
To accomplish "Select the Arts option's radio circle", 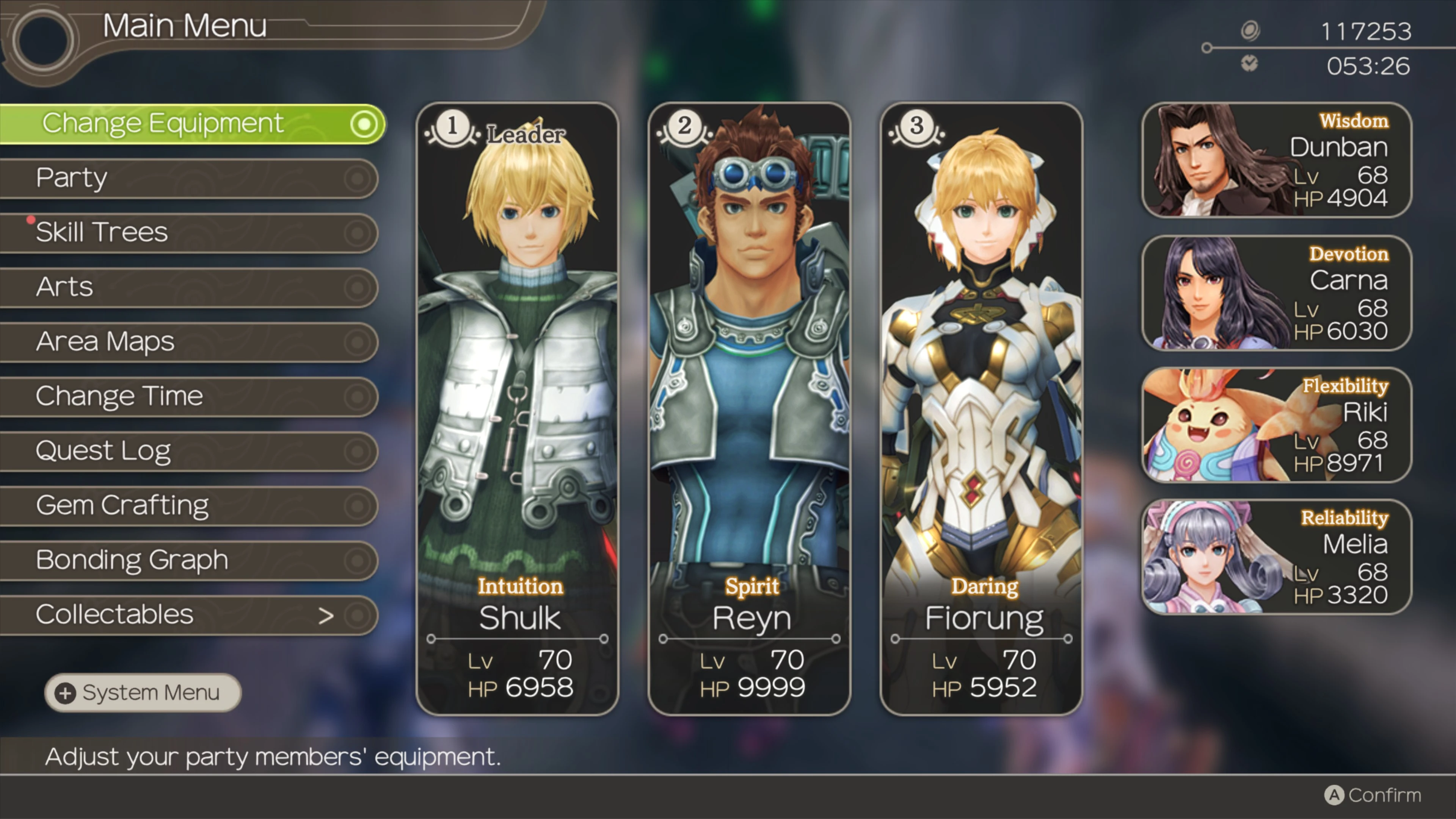I will pos(357,287).
